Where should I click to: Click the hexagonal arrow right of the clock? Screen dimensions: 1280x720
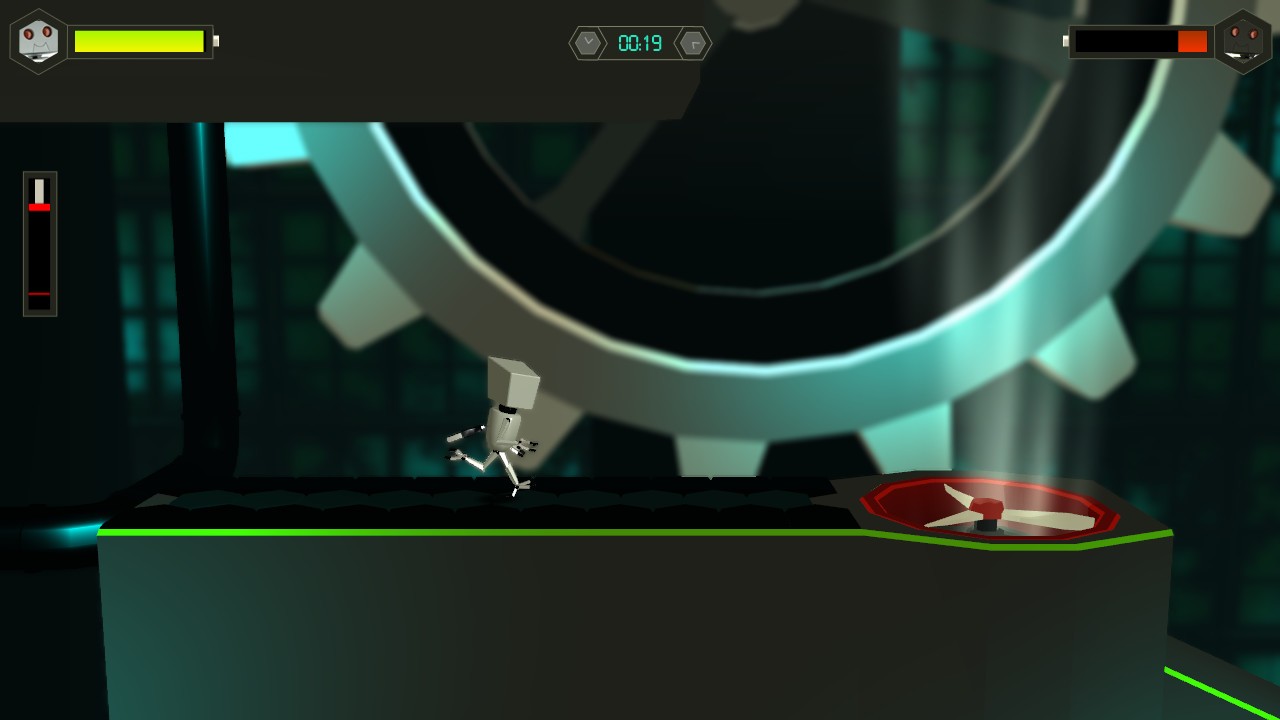[x=693, y=43]
